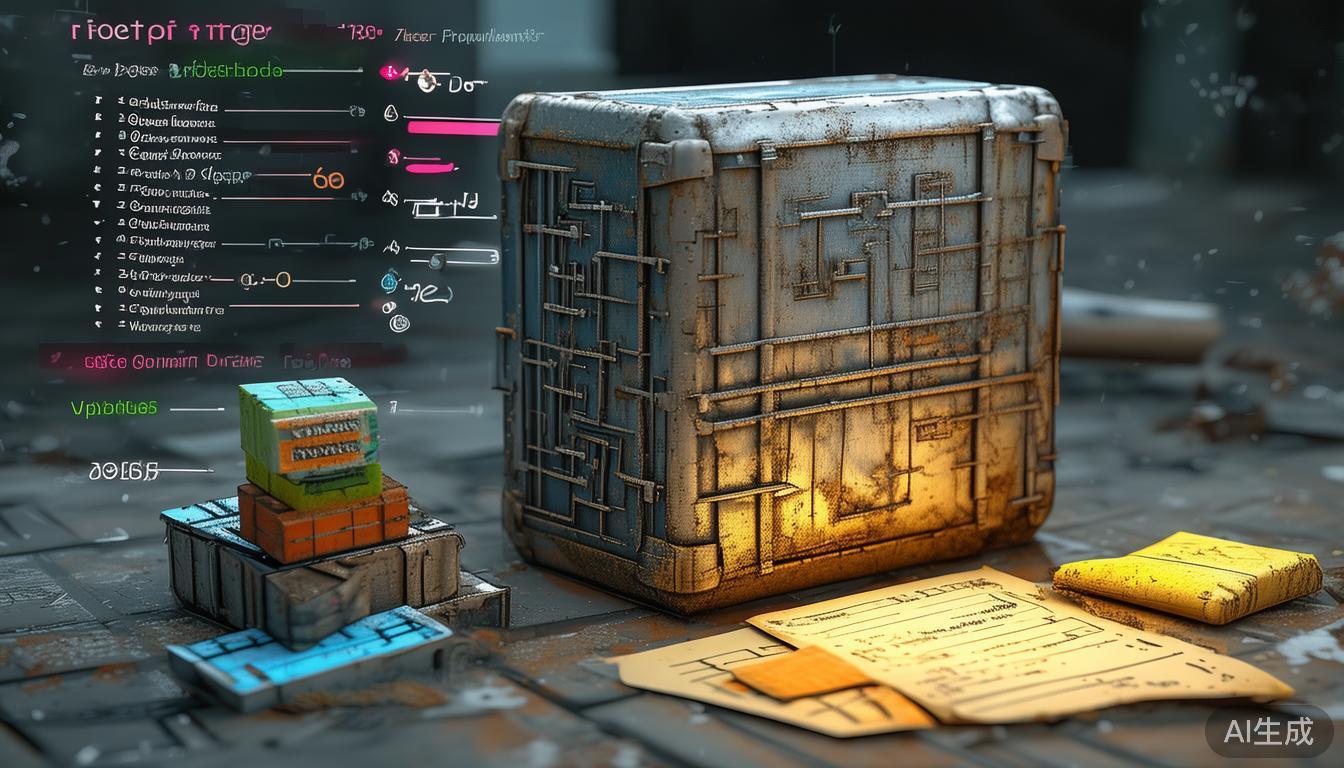
Task: Click the blue circular icon
Action: (x=391, y=282)
